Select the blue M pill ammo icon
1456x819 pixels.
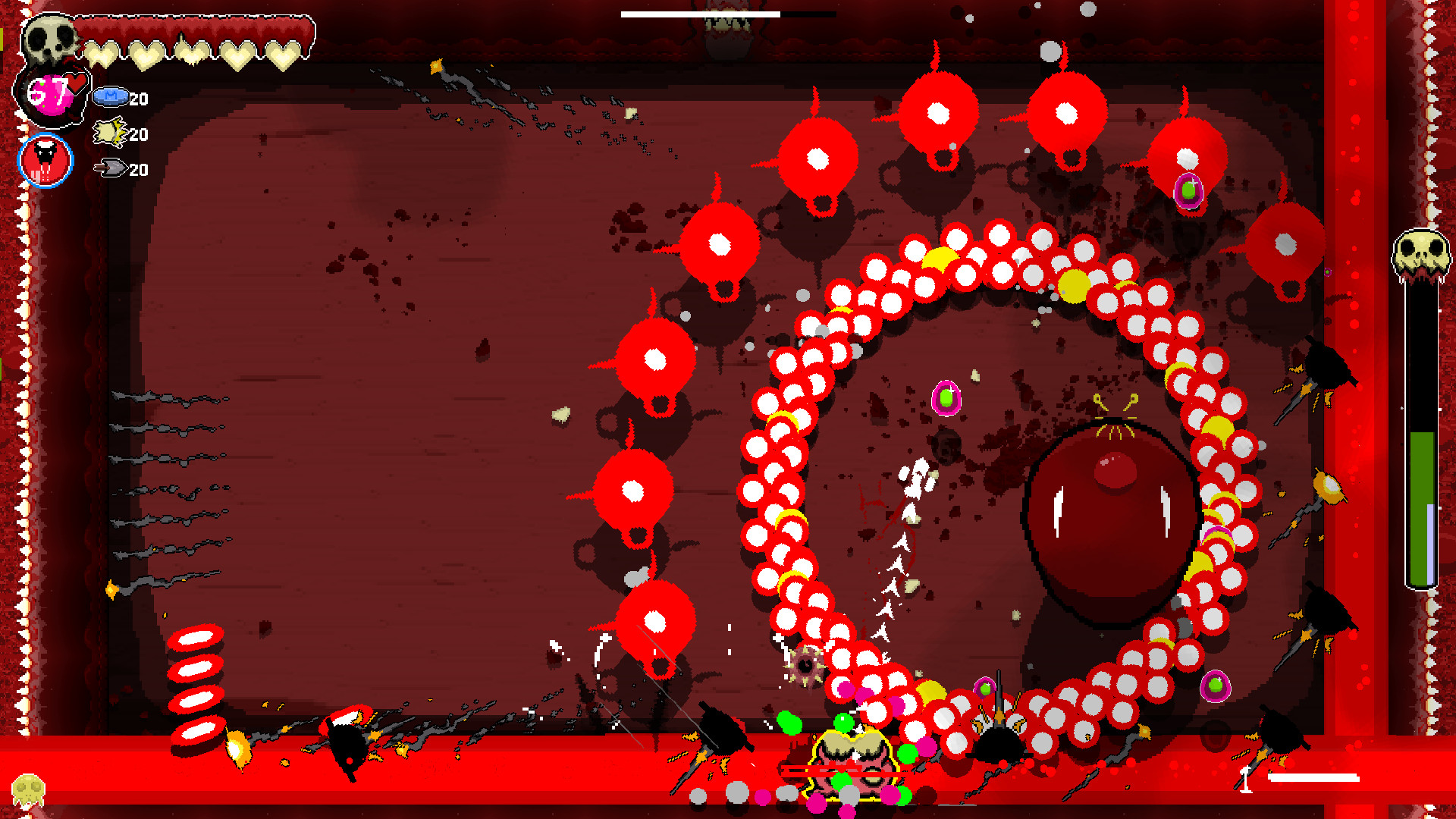(x=111, y=97)
